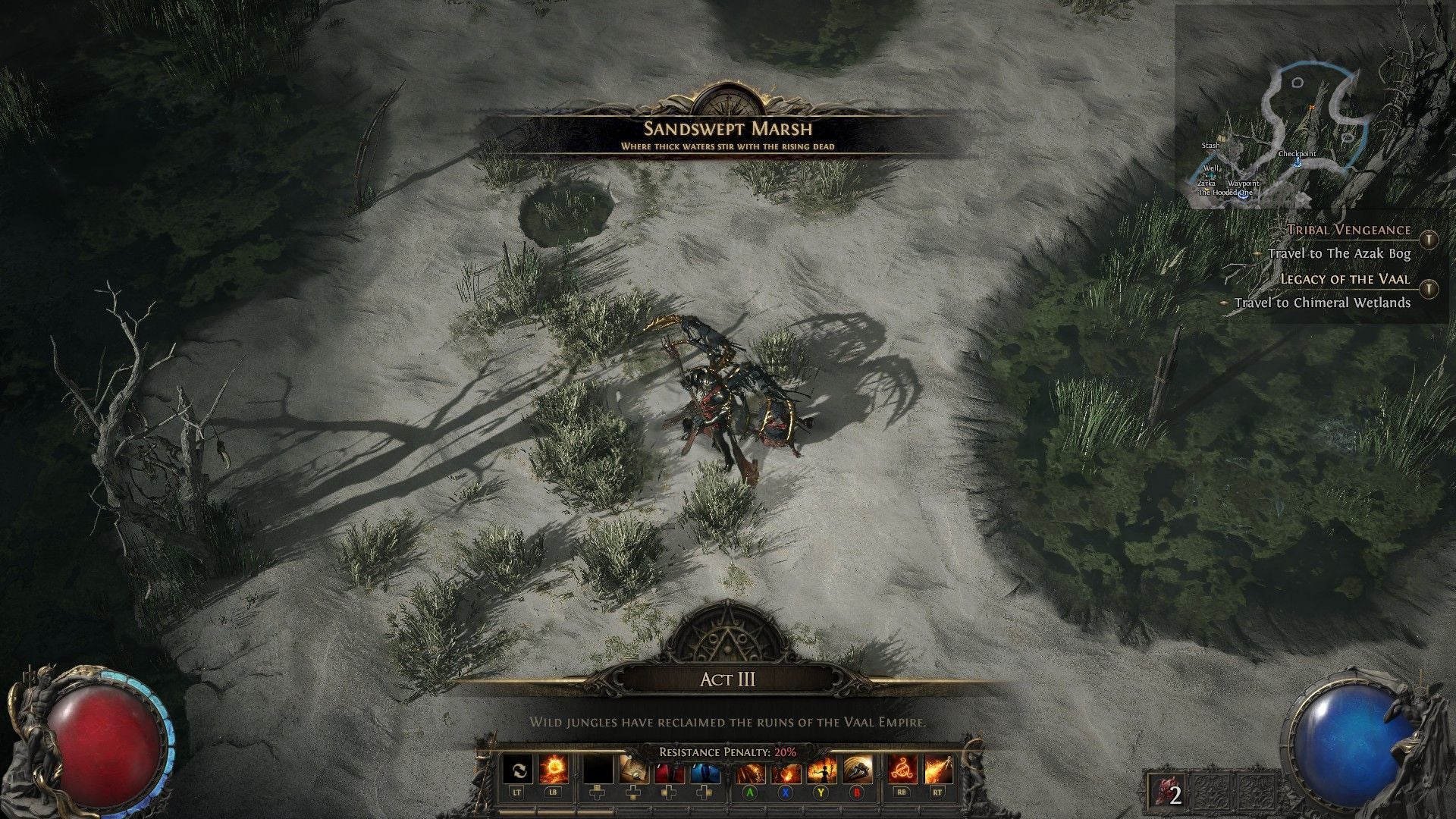Viewport: 1456px width, 819px height.
Task: Activate the skill bound to the A button
Action: tap(750, 770)
